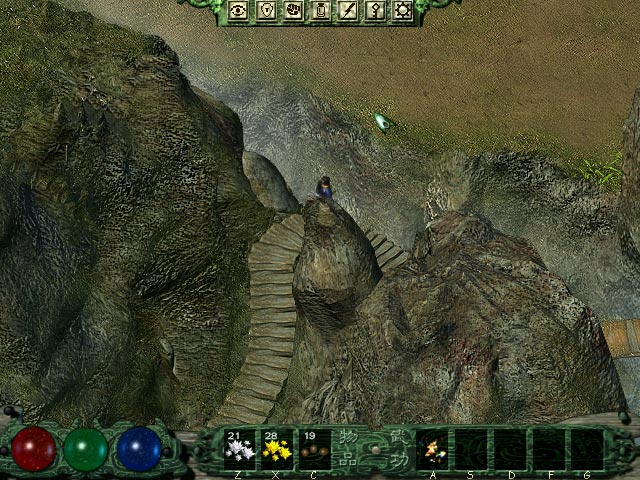The height and width of the screenshot is (480, 640).
Task: Use the yellow item stack of 28
Action: click(276, 448)
